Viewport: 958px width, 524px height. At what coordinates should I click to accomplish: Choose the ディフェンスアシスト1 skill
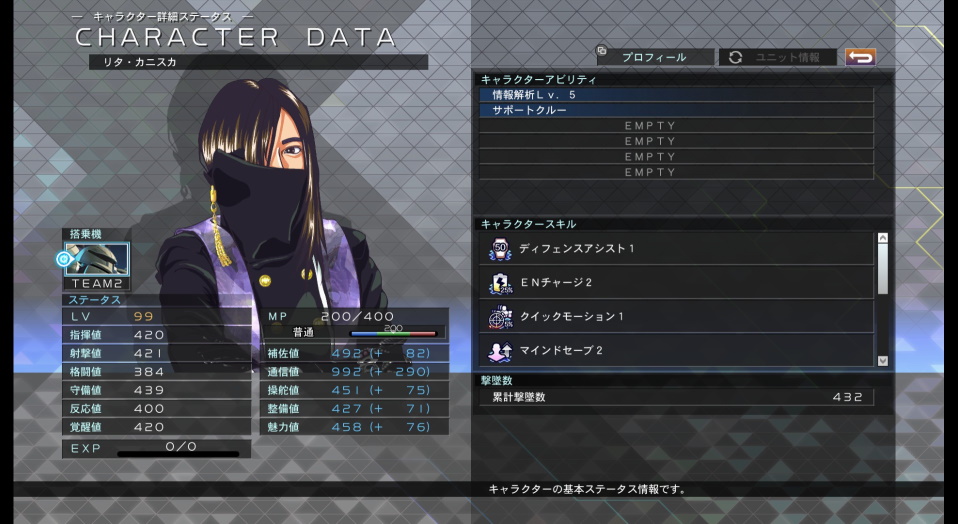(678, 248)
